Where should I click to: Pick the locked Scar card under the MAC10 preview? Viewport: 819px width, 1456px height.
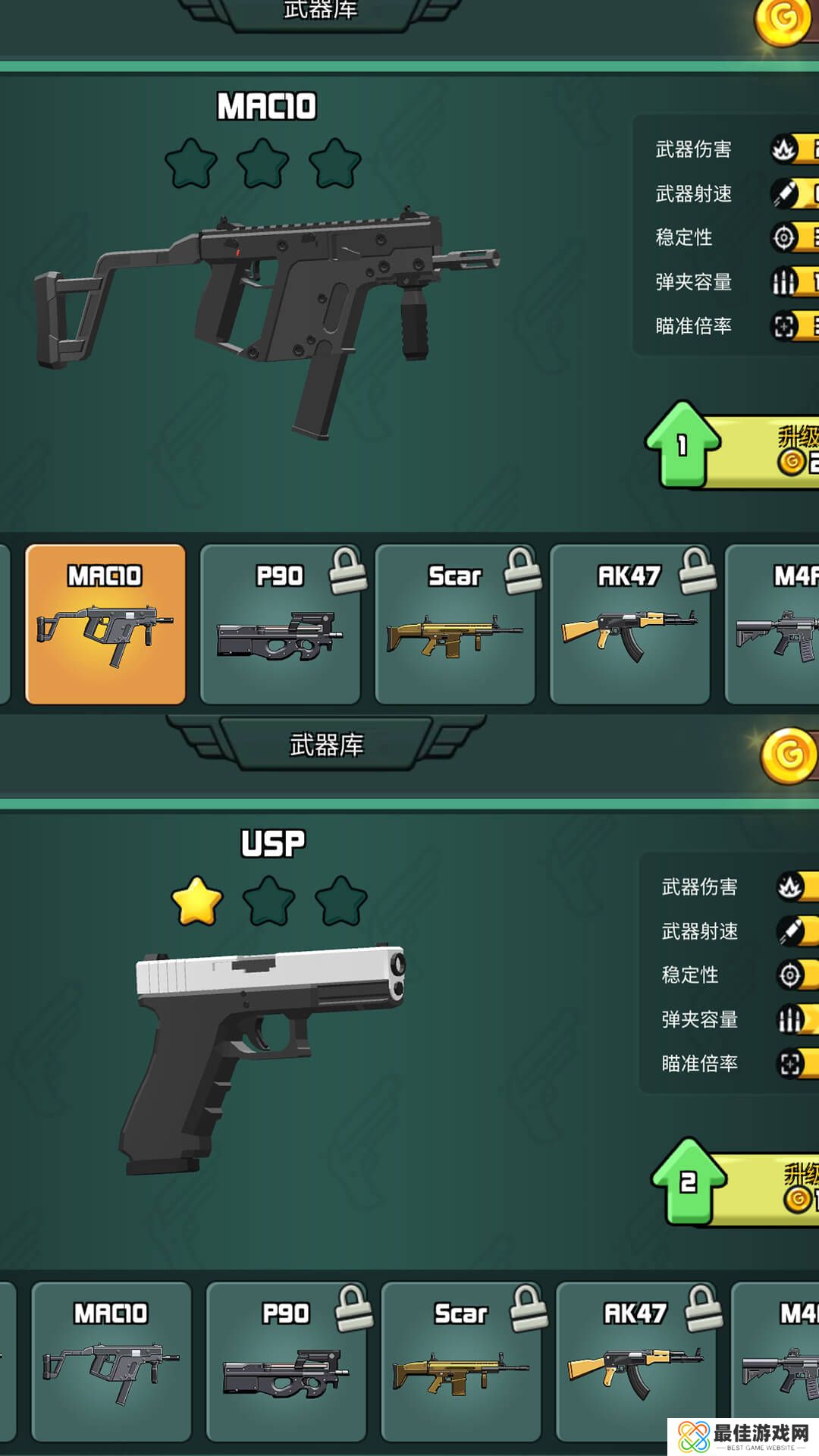[x=455, y=624]
